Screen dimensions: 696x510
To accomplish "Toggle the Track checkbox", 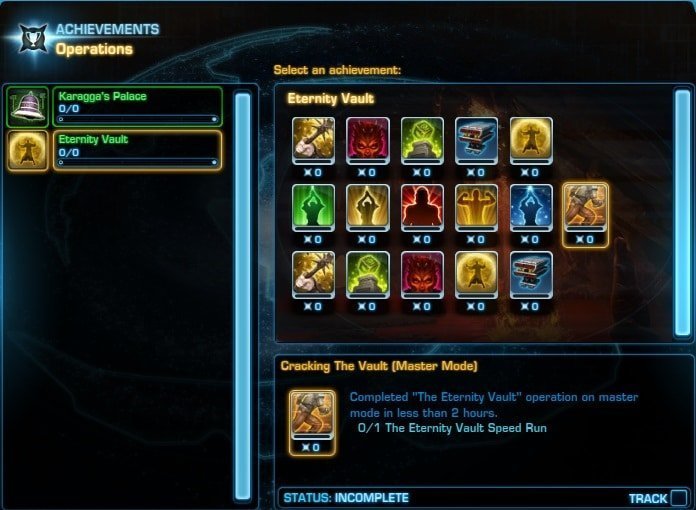I will point(679,498).
